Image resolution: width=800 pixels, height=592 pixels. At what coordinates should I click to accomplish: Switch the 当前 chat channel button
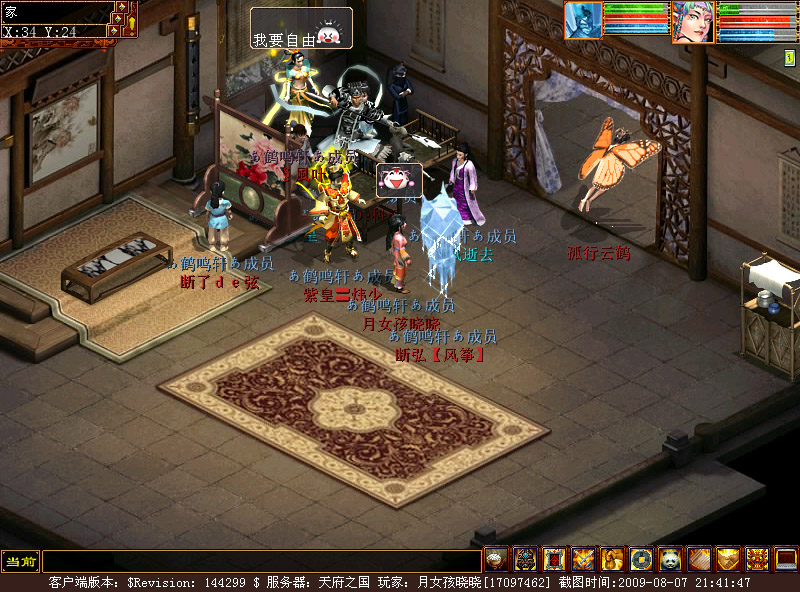click(20, 562)
